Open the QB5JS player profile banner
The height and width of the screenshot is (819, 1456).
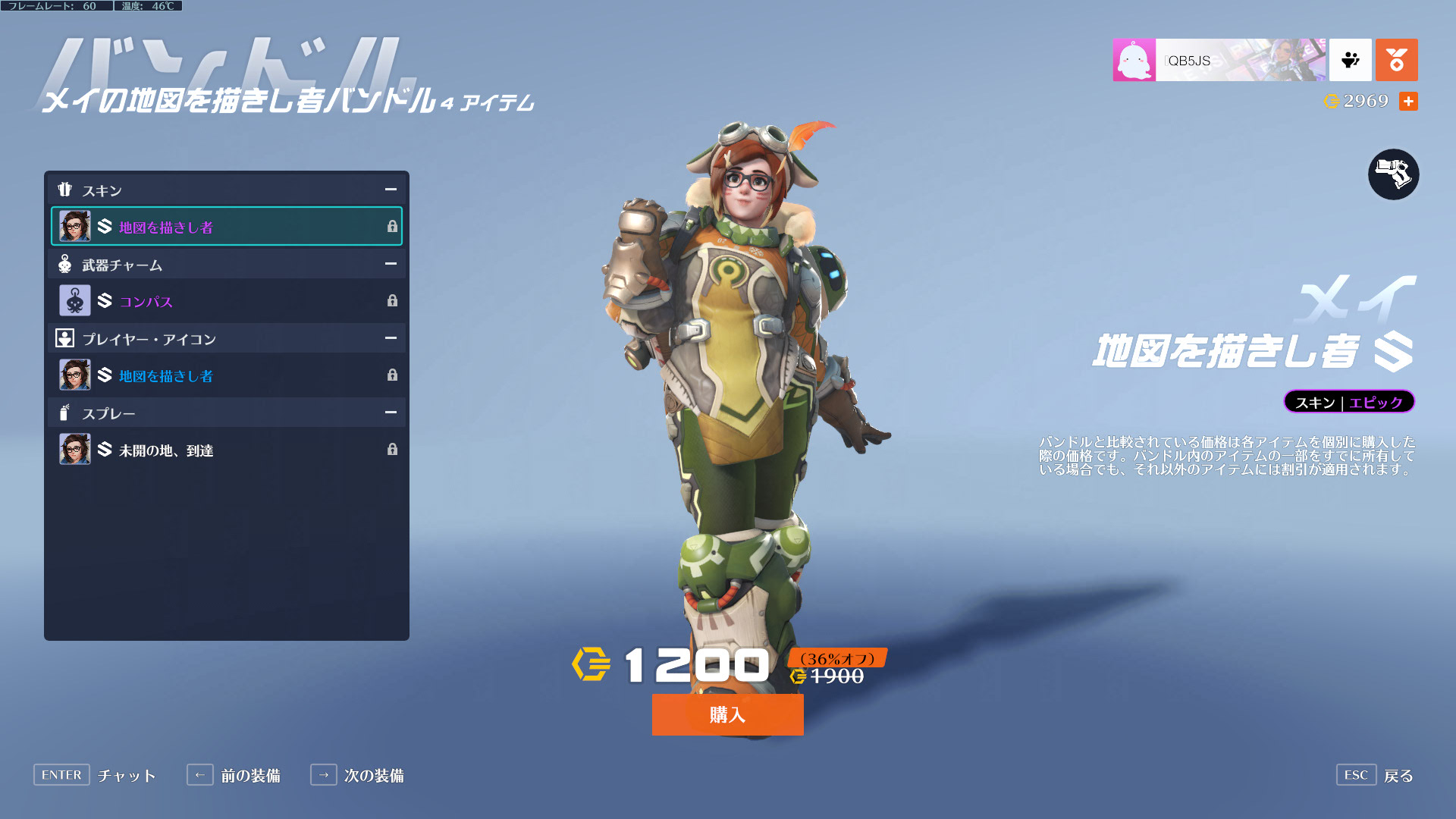tap(1219, 60)
